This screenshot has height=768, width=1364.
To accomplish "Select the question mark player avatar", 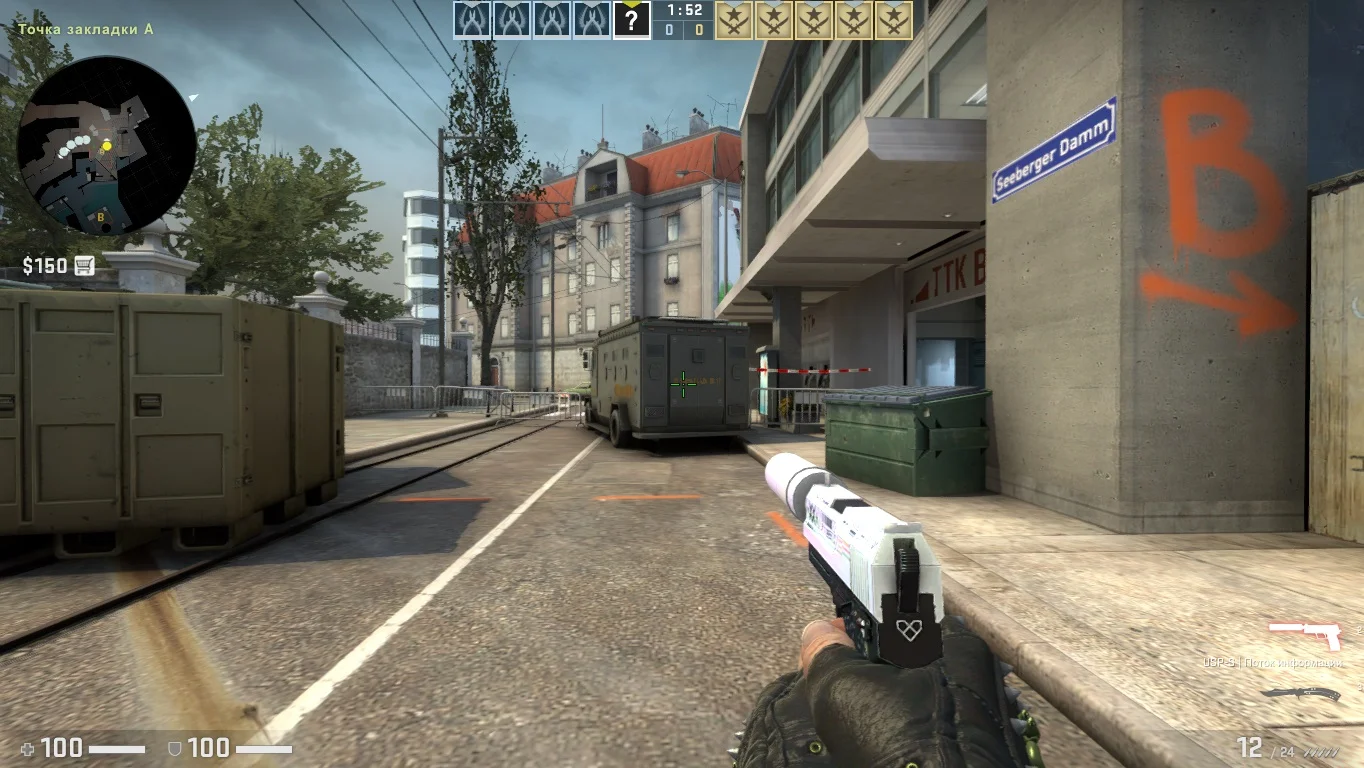I will pyautogui.click(x=631, y=20).
